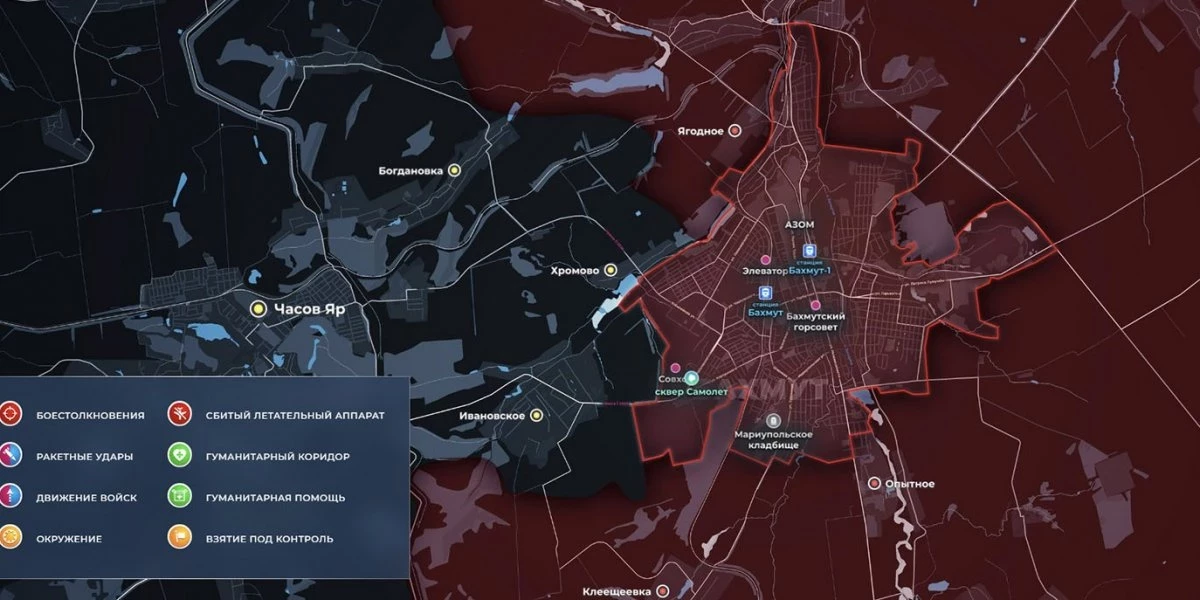Select the Часов Яр town marker

[258, 309]
